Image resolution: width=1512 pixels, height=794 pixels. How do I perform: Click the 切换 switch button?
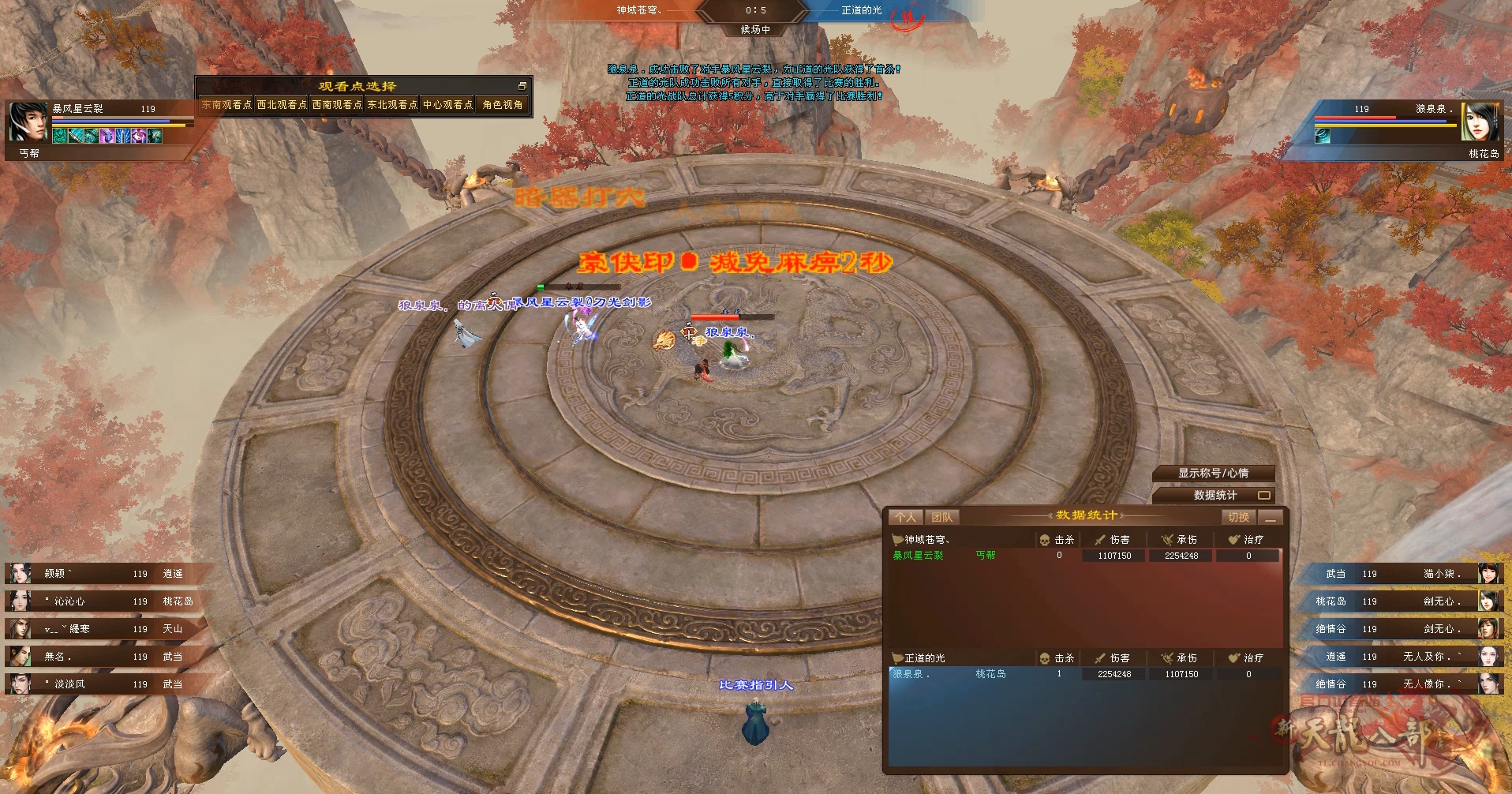tap(1238, 517)
